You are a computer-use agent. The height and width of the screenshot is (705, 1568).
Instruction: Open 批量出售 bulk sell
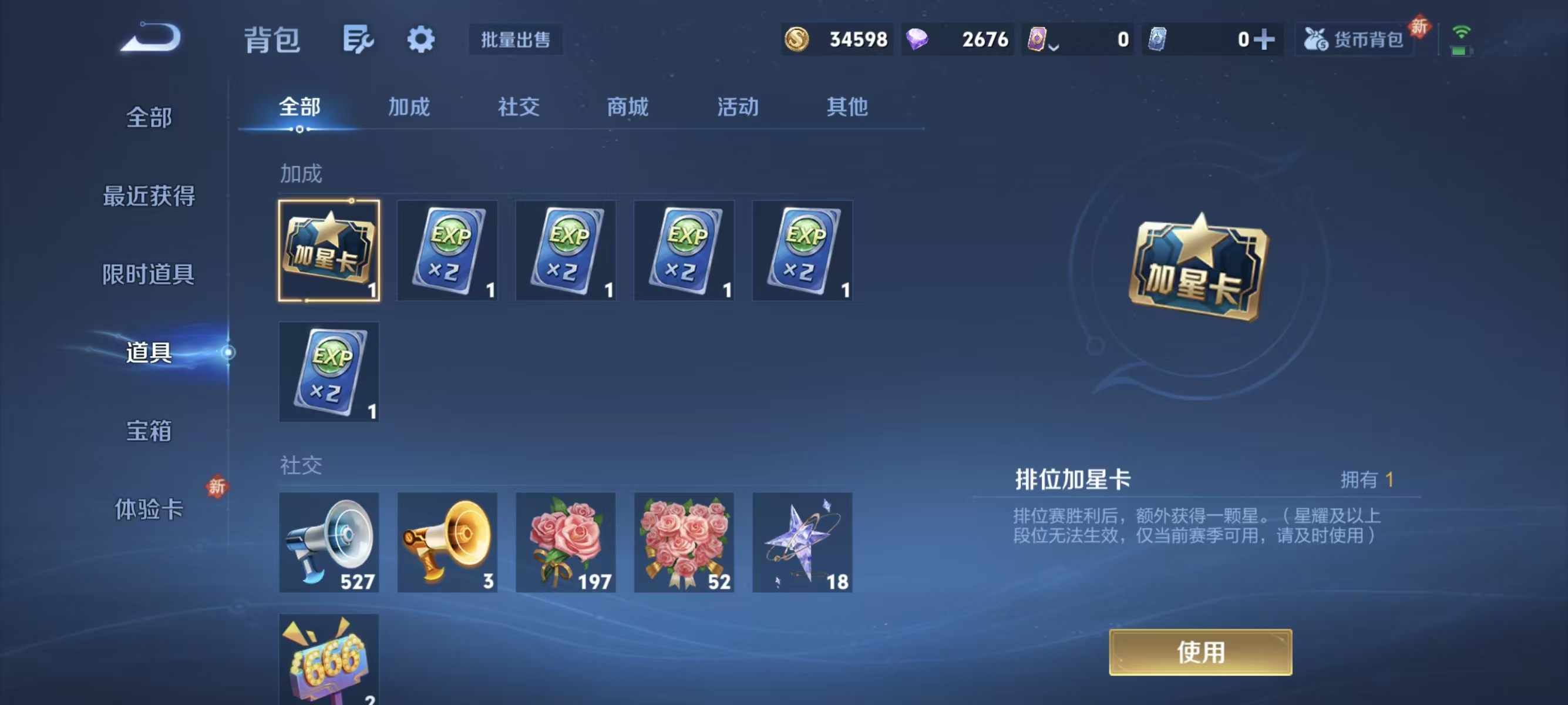pos(516,40)
